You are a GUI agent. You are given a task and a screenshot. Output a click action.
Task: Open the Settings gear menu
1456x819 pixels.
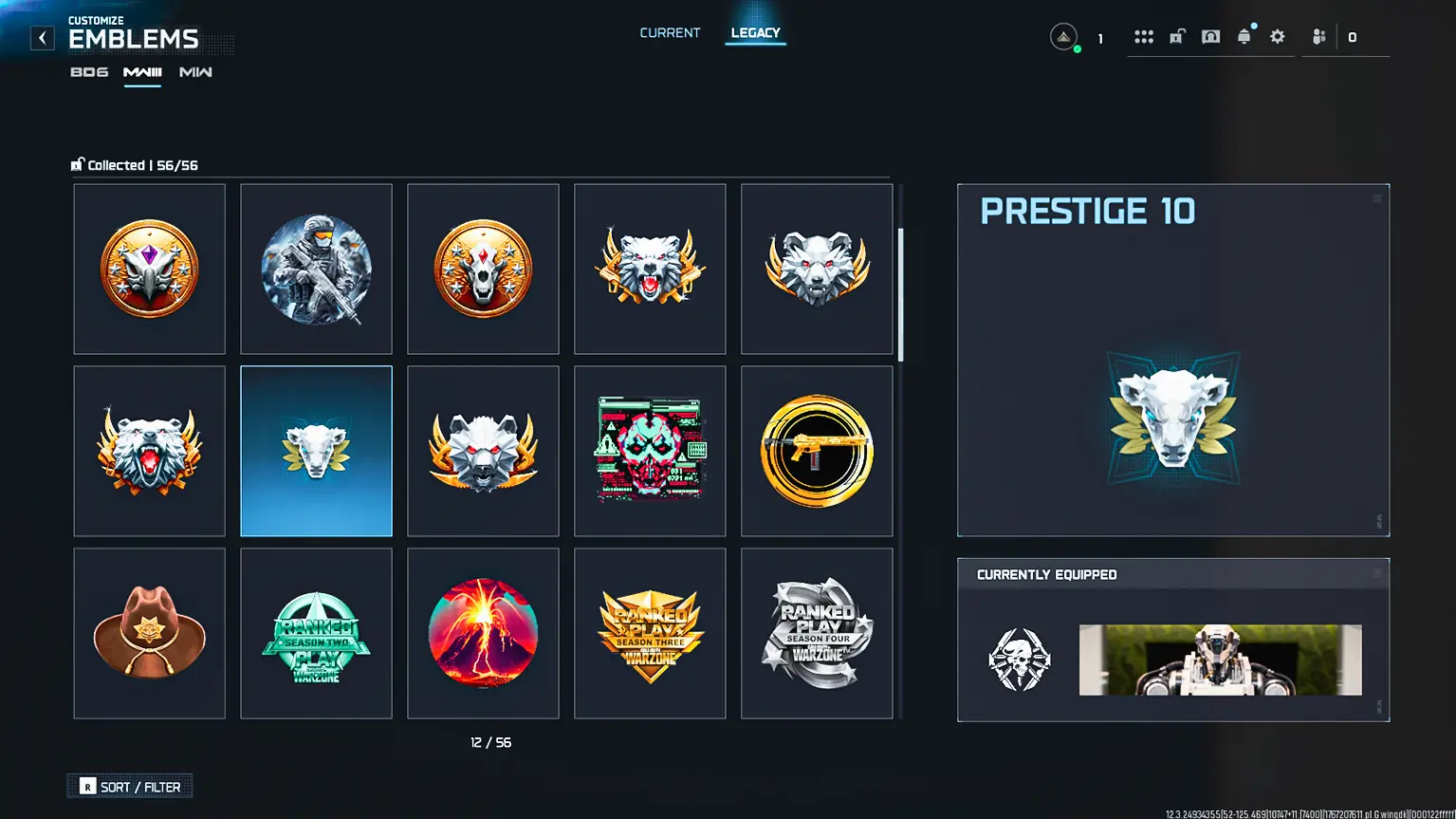1278,36
